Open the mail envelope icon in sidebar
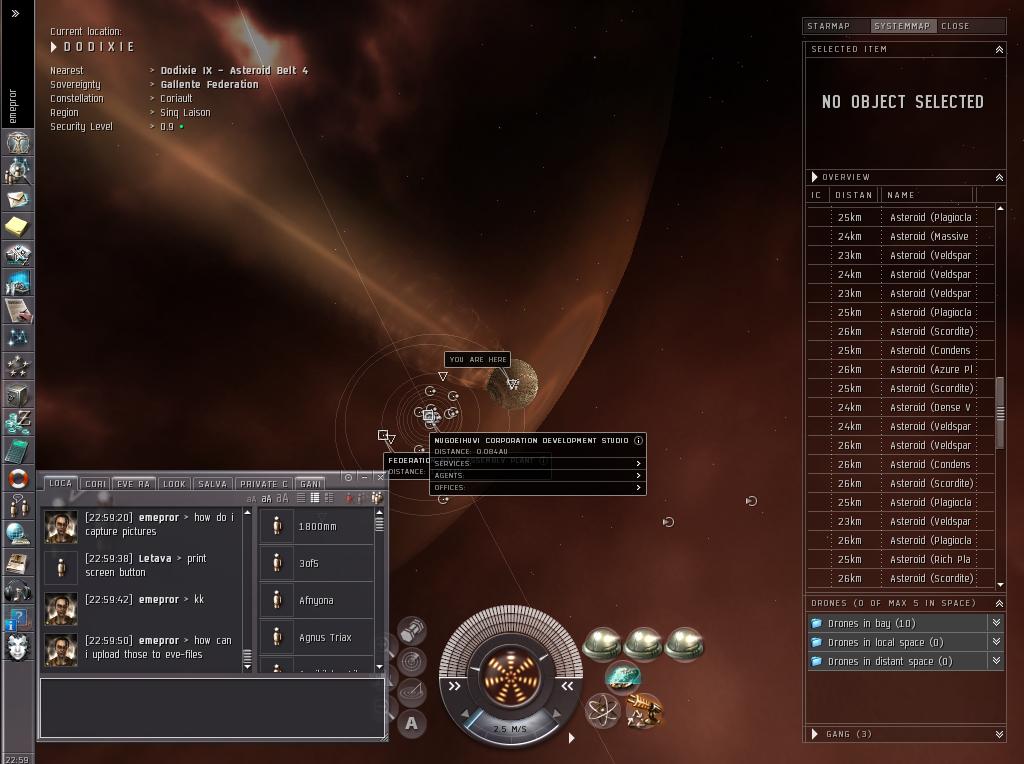 click(x=17, y=199)
